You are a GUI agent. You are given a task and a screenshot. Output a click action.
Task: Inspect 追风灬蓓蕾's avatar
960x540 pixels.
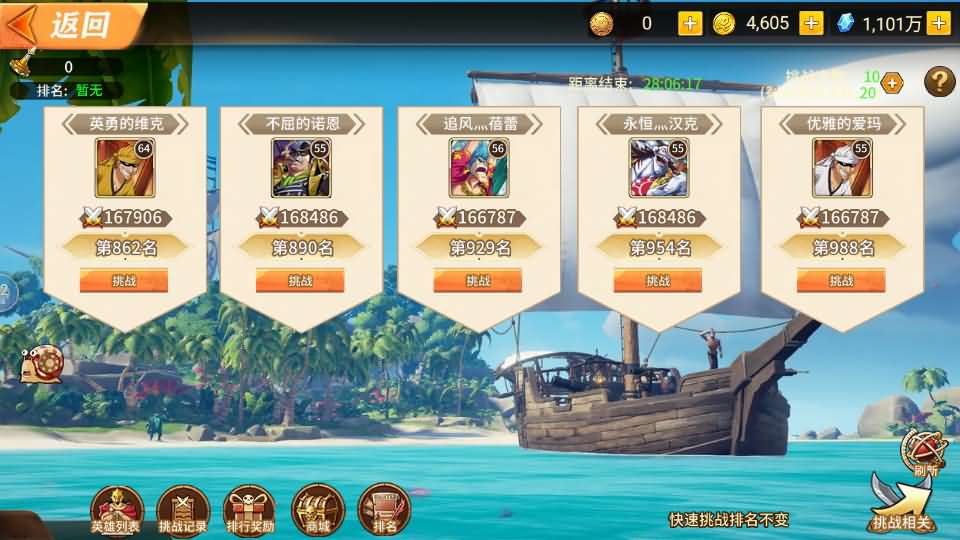477,167
